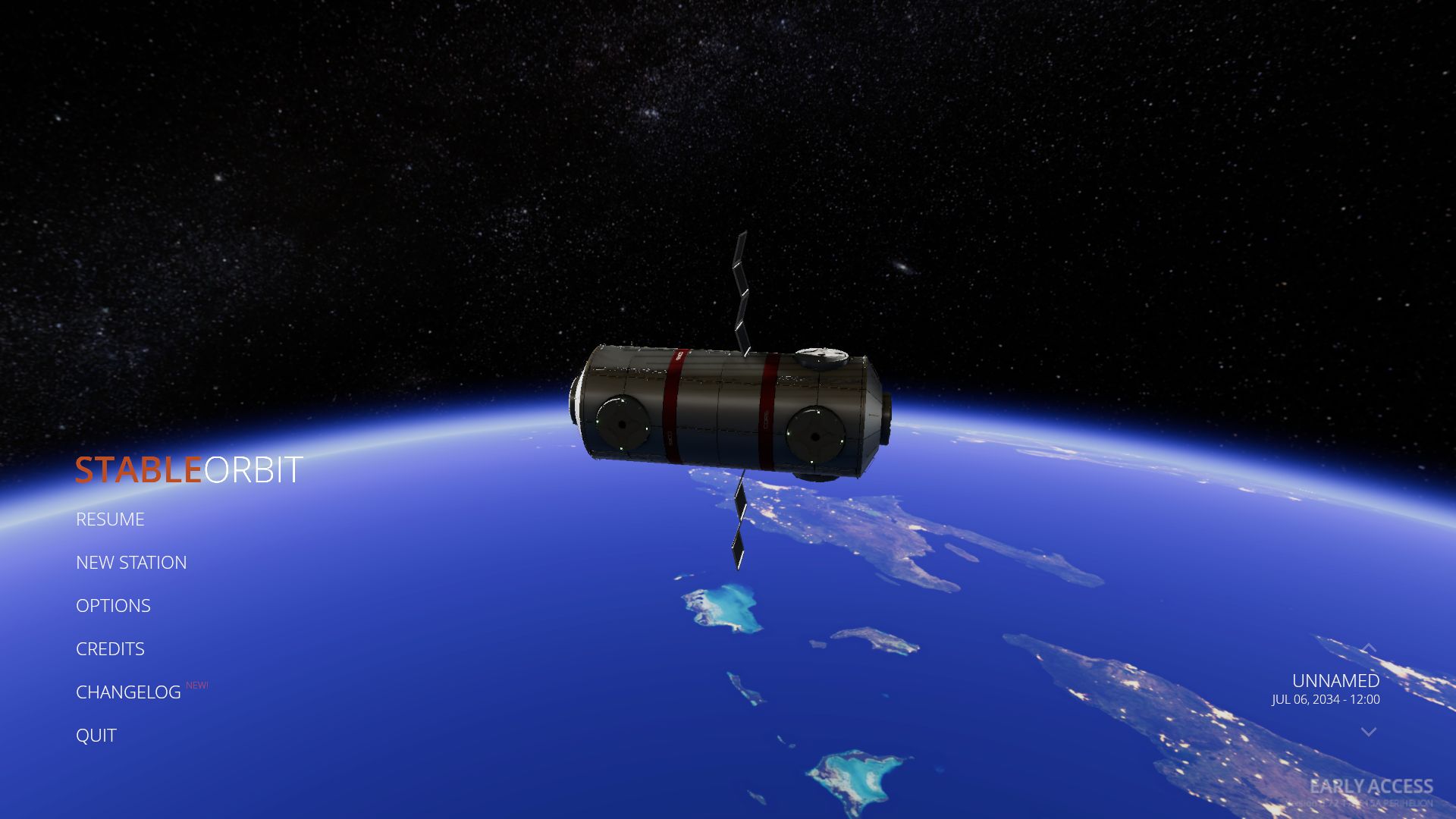This screenshot has width=1456, height=819.
Task: Resume the current station
Action: point(110,519)
